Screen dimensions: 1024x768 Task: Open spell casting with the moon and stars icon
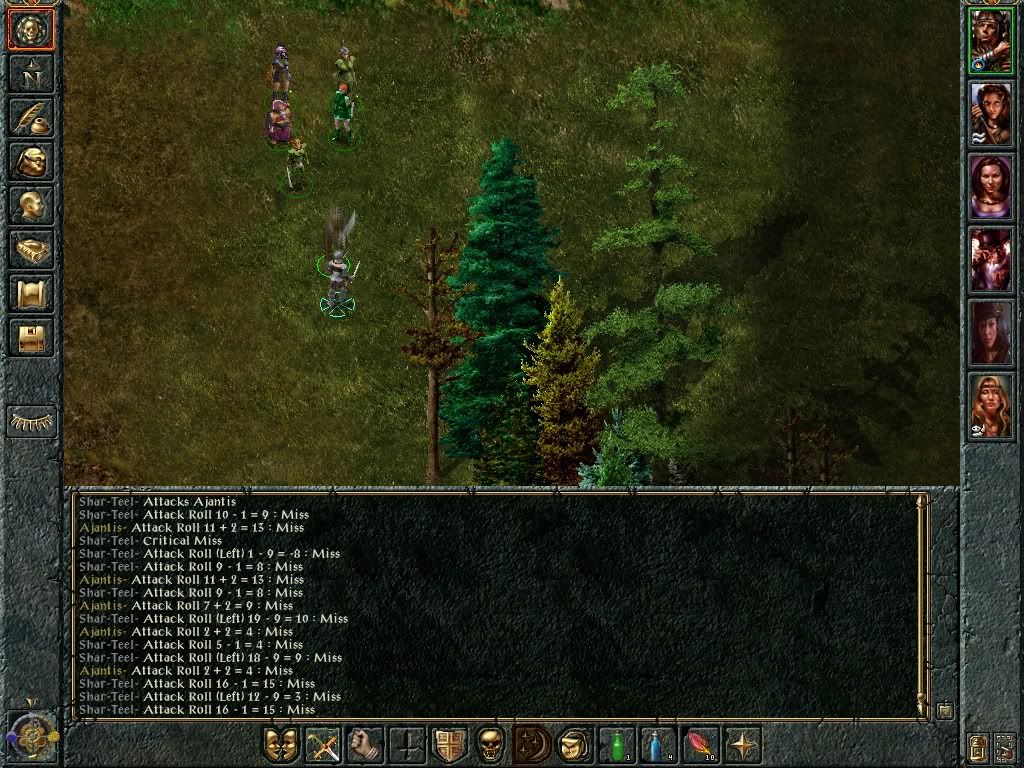533,745
